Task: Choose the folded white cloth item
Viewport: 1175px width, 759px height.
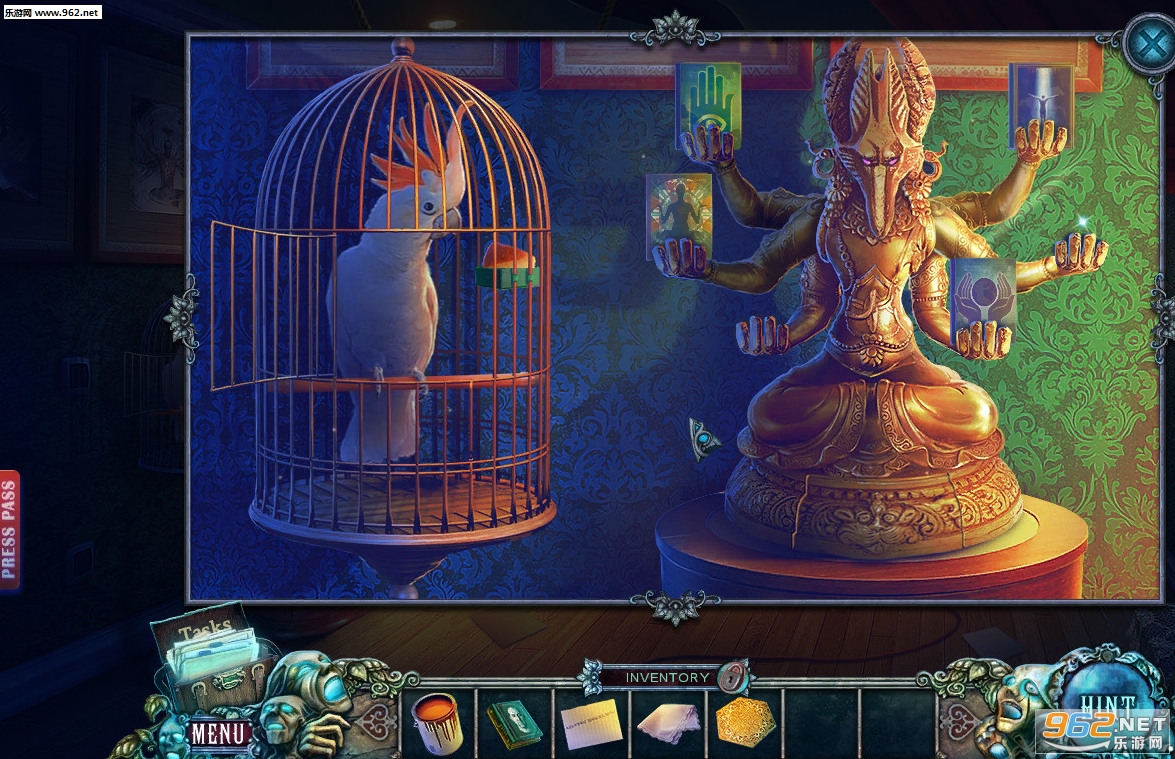Action: coord(668,722)
